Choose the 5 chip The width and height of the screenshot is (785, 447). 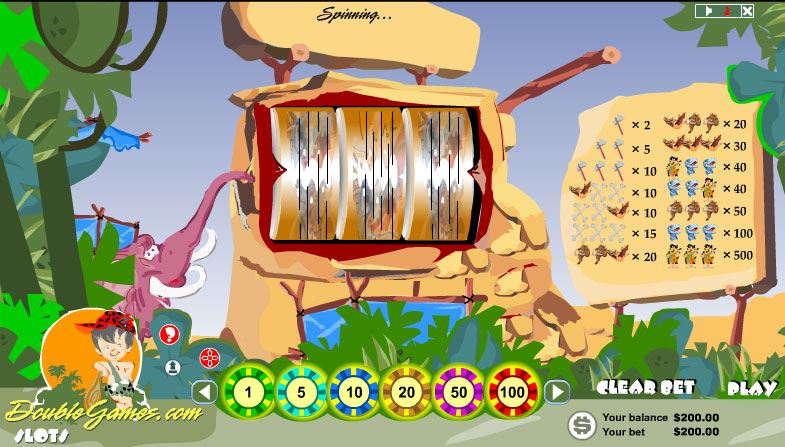[299, 391]
